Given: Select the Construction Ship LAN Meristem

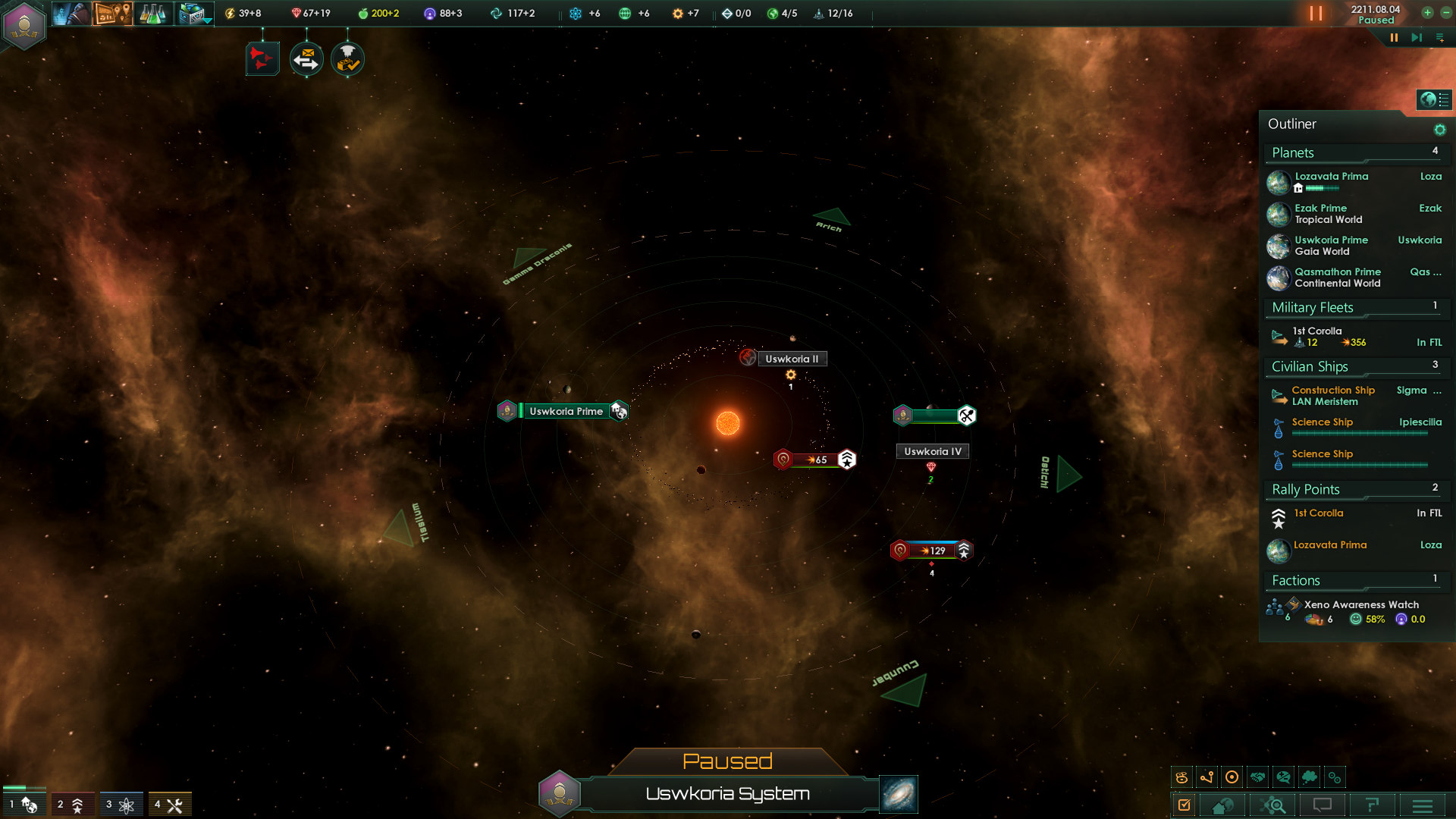Looking at the screenshot, I should [x=1332, y=396].
